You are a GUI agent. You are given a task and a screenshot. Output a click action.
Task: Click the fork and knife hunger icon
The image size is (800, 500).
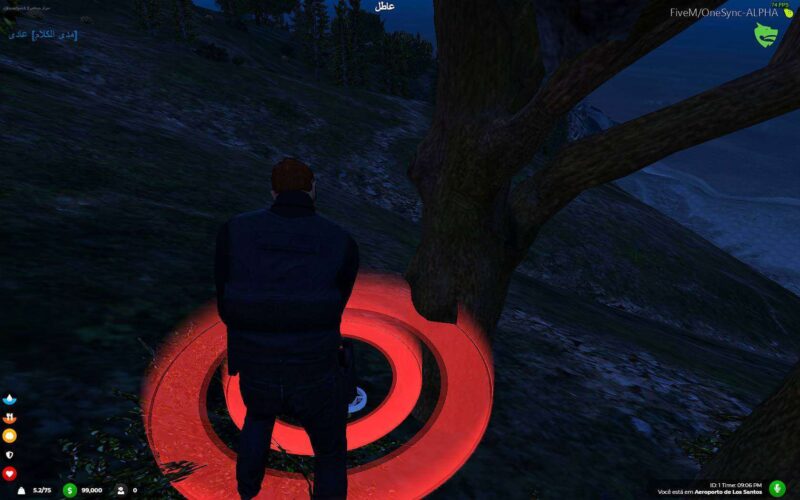pos(10,418)
